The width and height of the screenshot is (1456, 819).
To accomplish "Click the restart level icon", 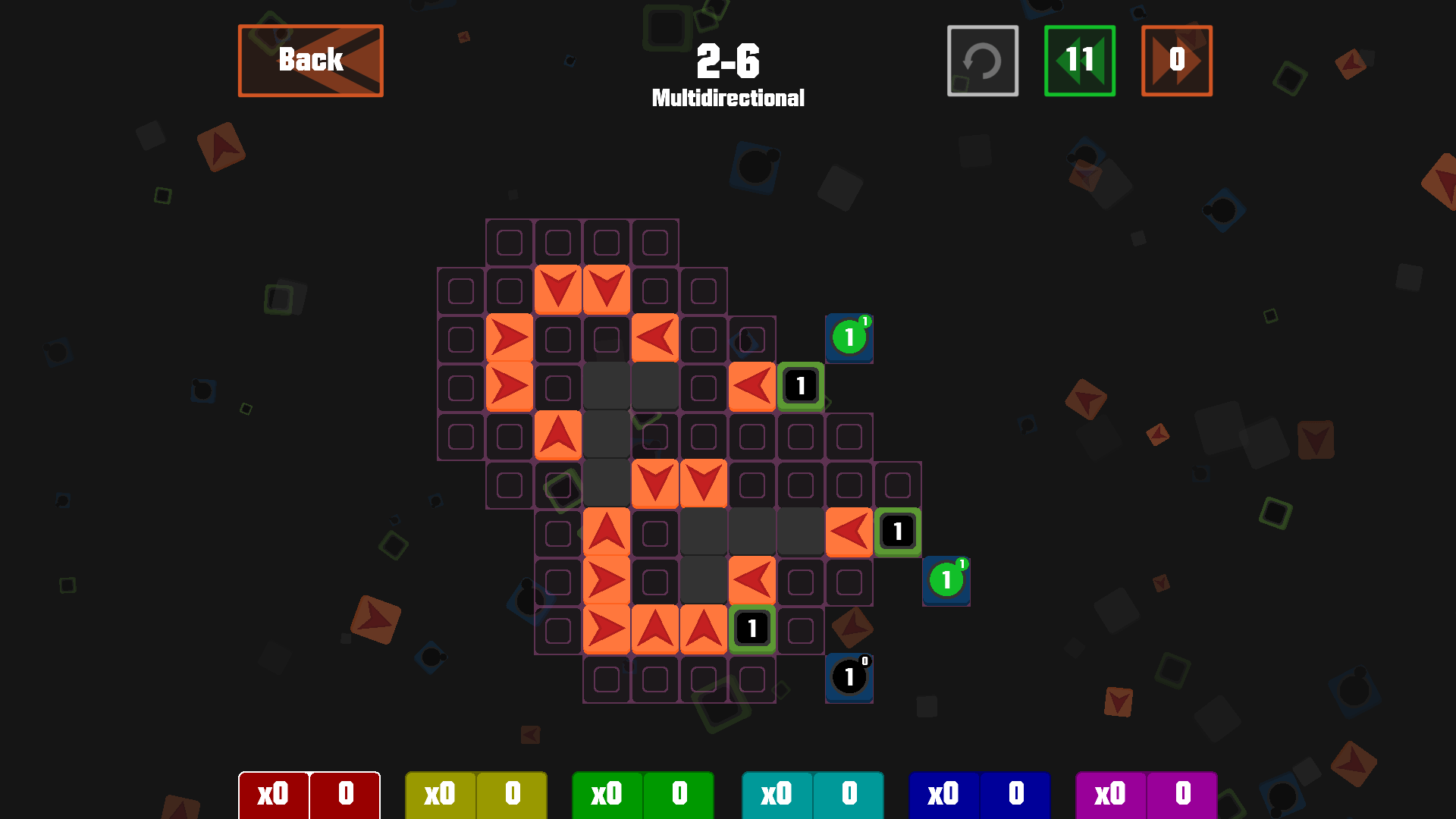I will 982,61.
